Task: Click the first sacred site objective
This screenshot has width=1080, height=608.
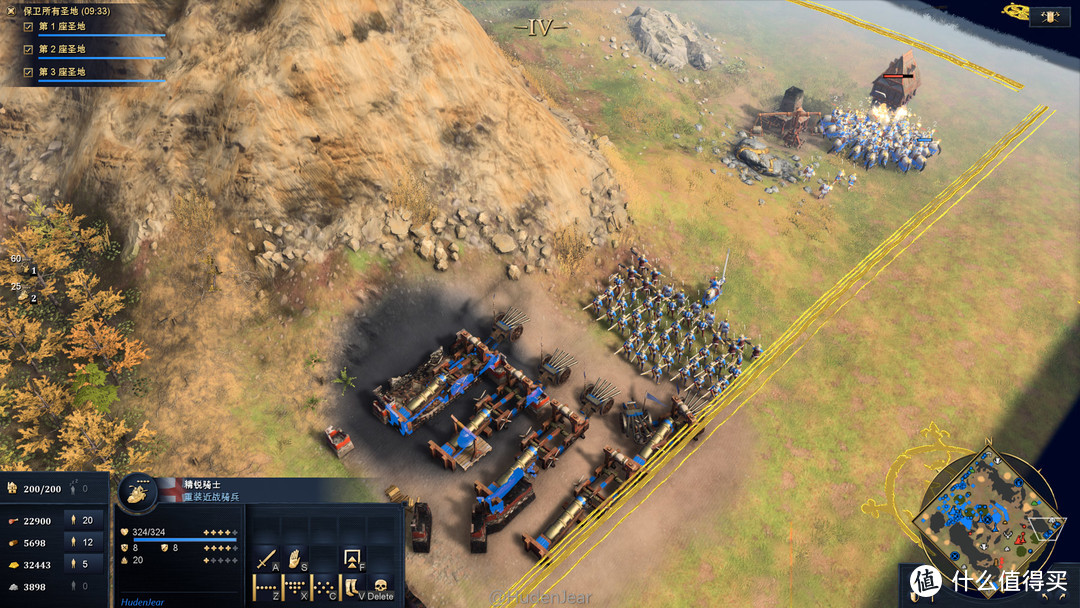Action: tap(62, 26)
